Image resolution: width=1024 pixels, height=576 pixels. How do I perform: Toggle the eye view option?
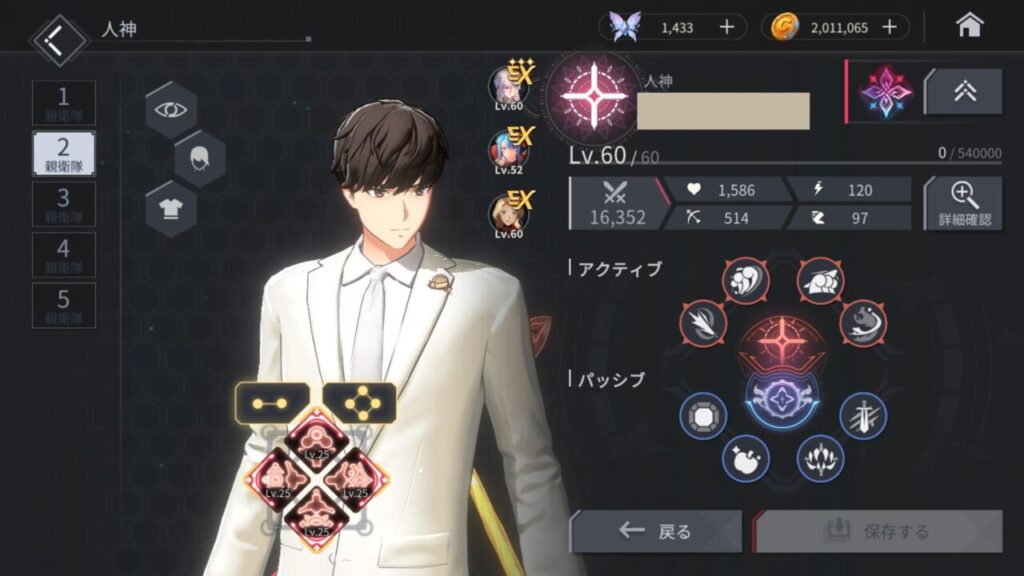(171, 108)
